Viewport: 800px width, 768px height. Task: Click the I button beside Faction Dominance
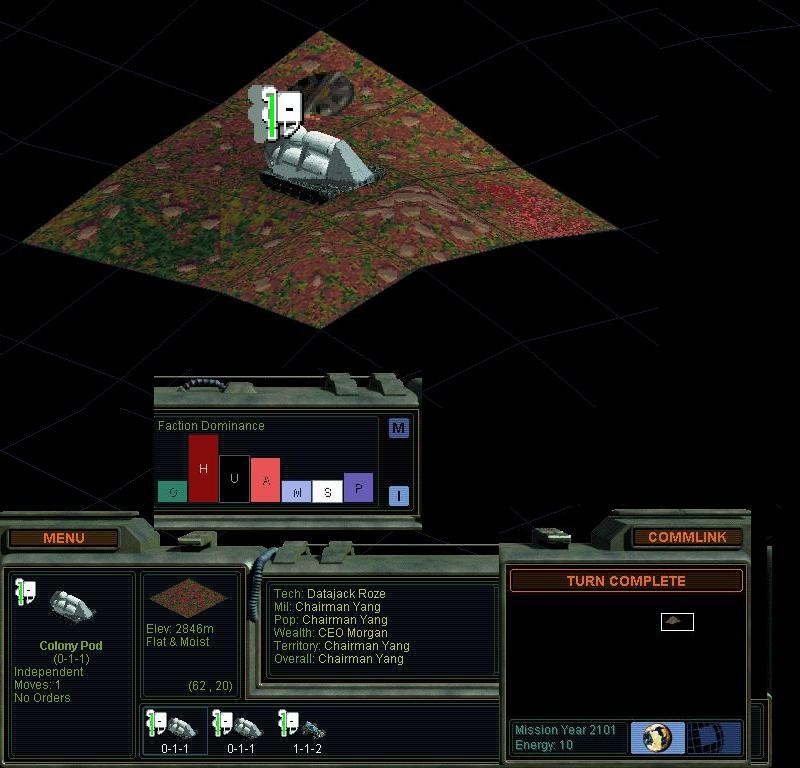click(399, 495)
